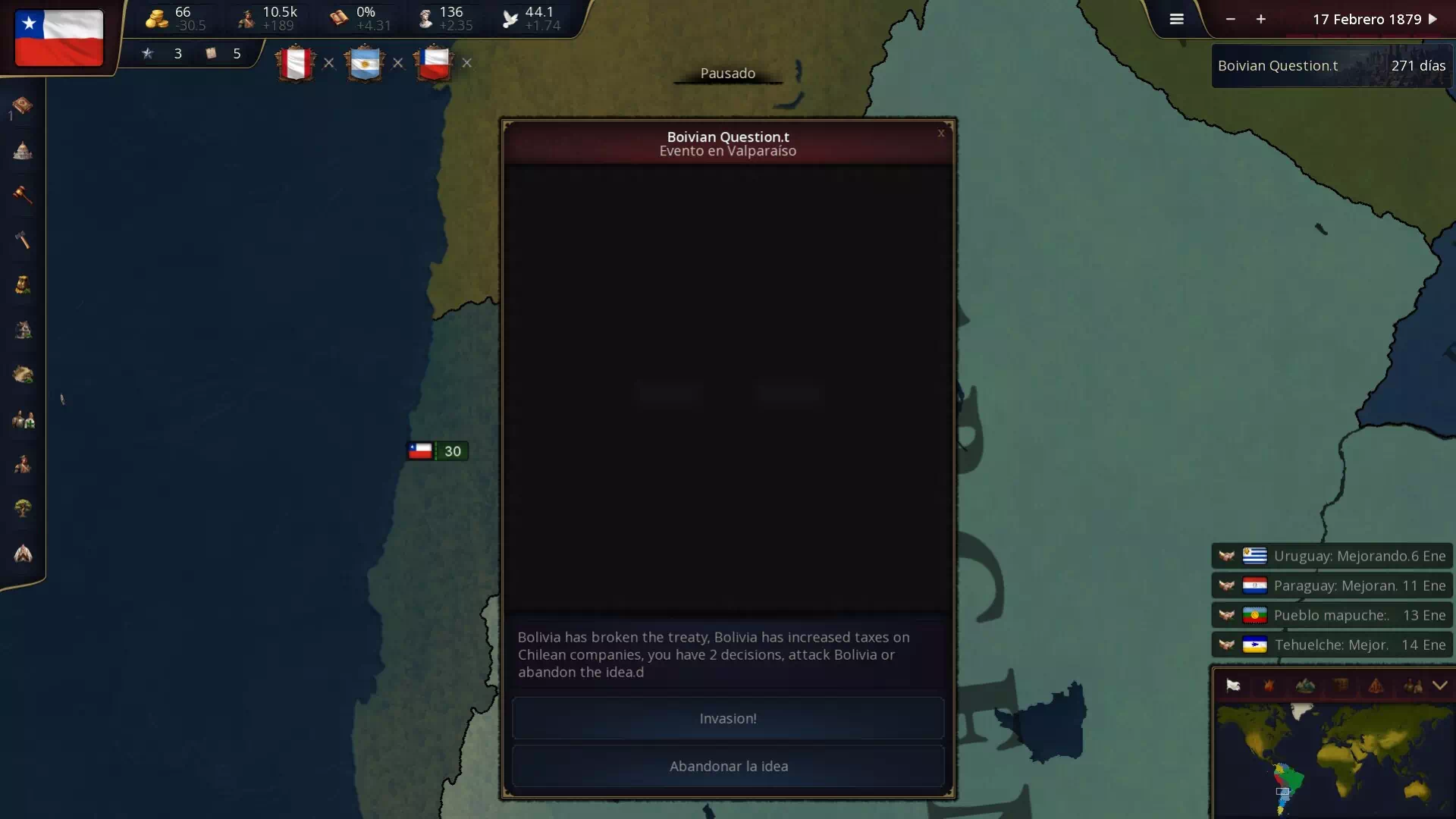The height and width of the screenshot is (819, 1456).
Task: Open army recruitment via the soldiers-with-plus icon
Action: tap(22, 419)
